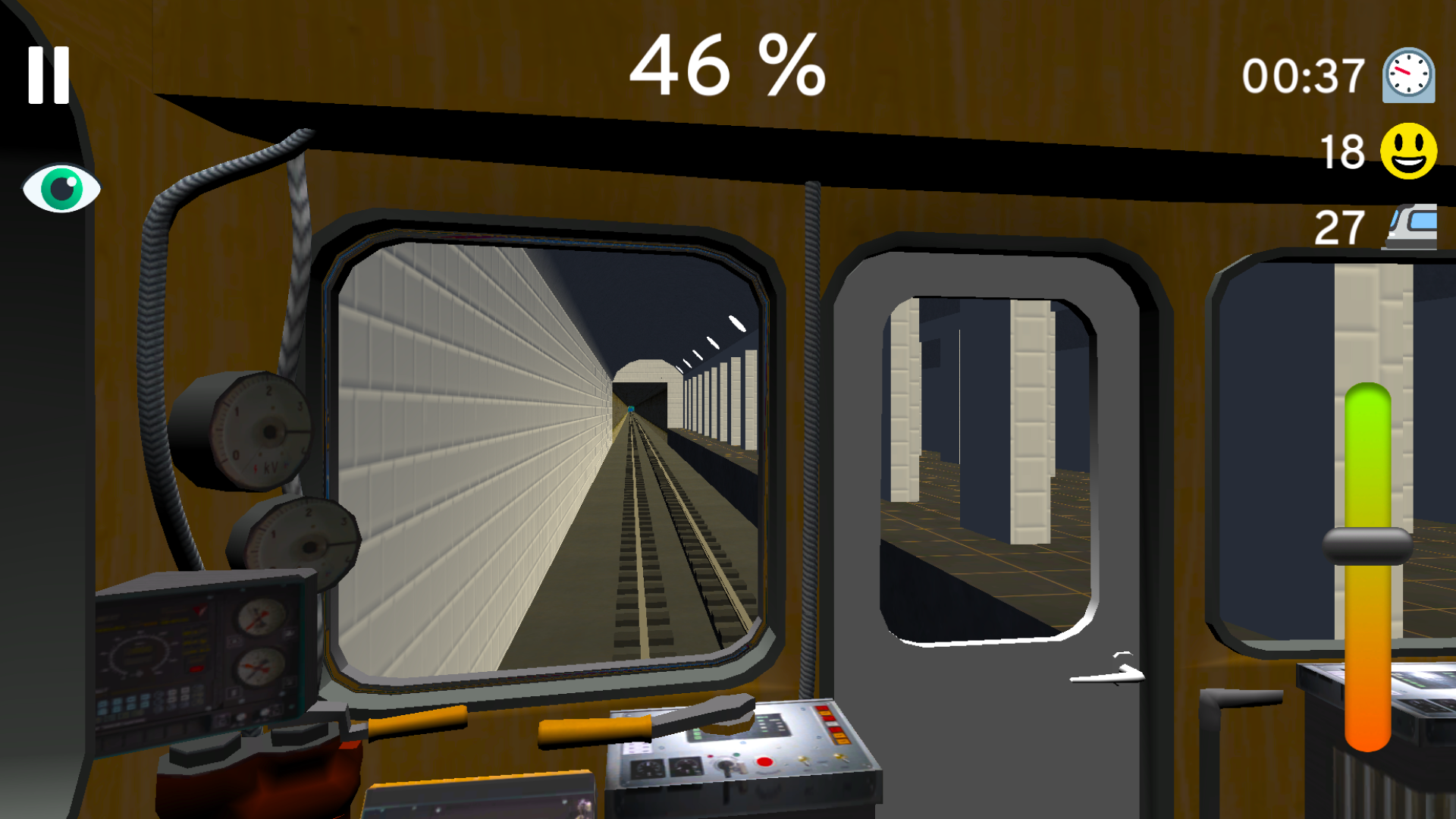Flip the black toggle switch near the red button
The width and height of the screenshot is (1456, 819).
tap(726, 767)
